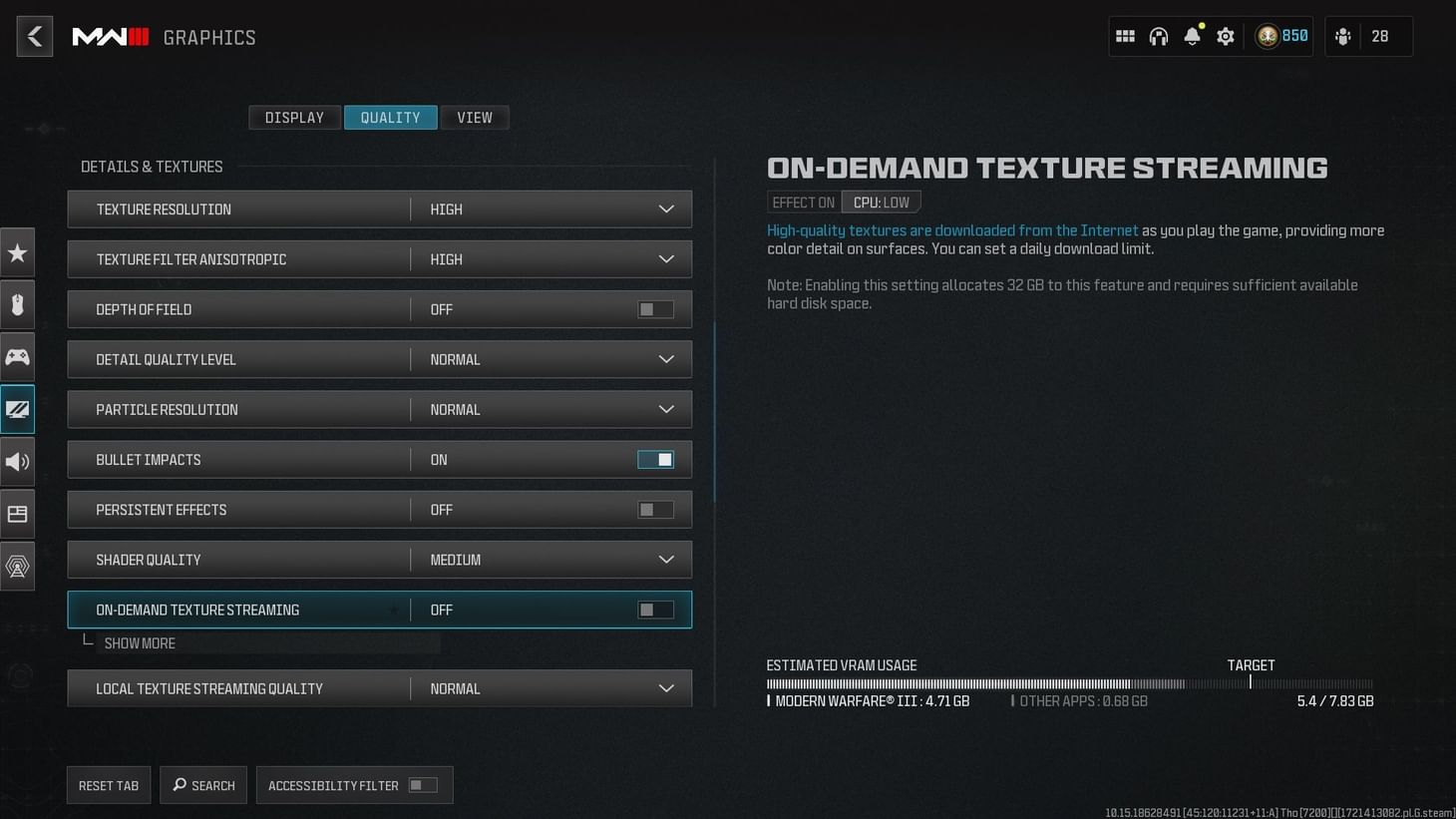
Task: Toggle Bullet Impacts off
Action: click(x=655, y=459)
